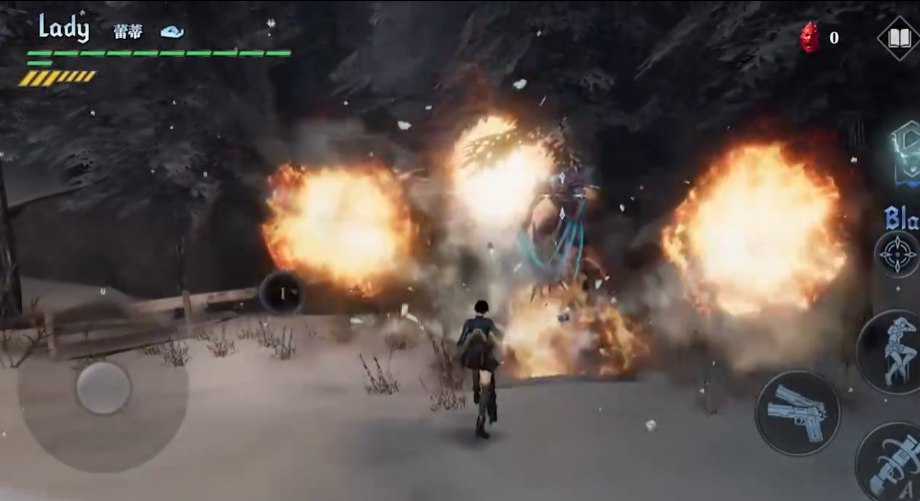Screen dimensions: 920x501
Task: Tap the virtual joystick thumb knob
Action: 103,387
